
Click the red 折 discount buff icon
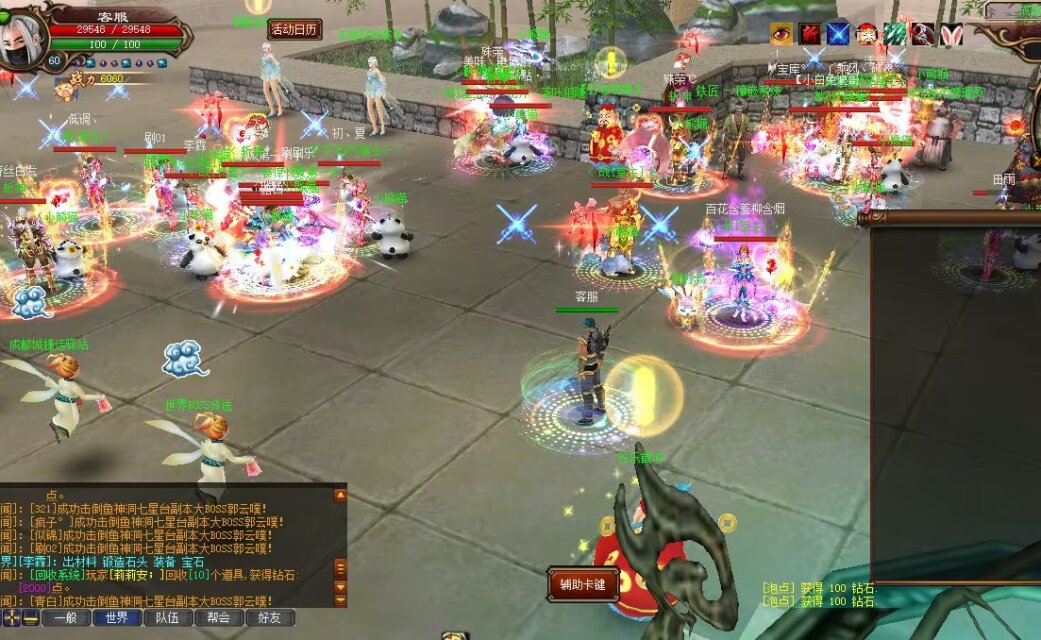point(810,34)
